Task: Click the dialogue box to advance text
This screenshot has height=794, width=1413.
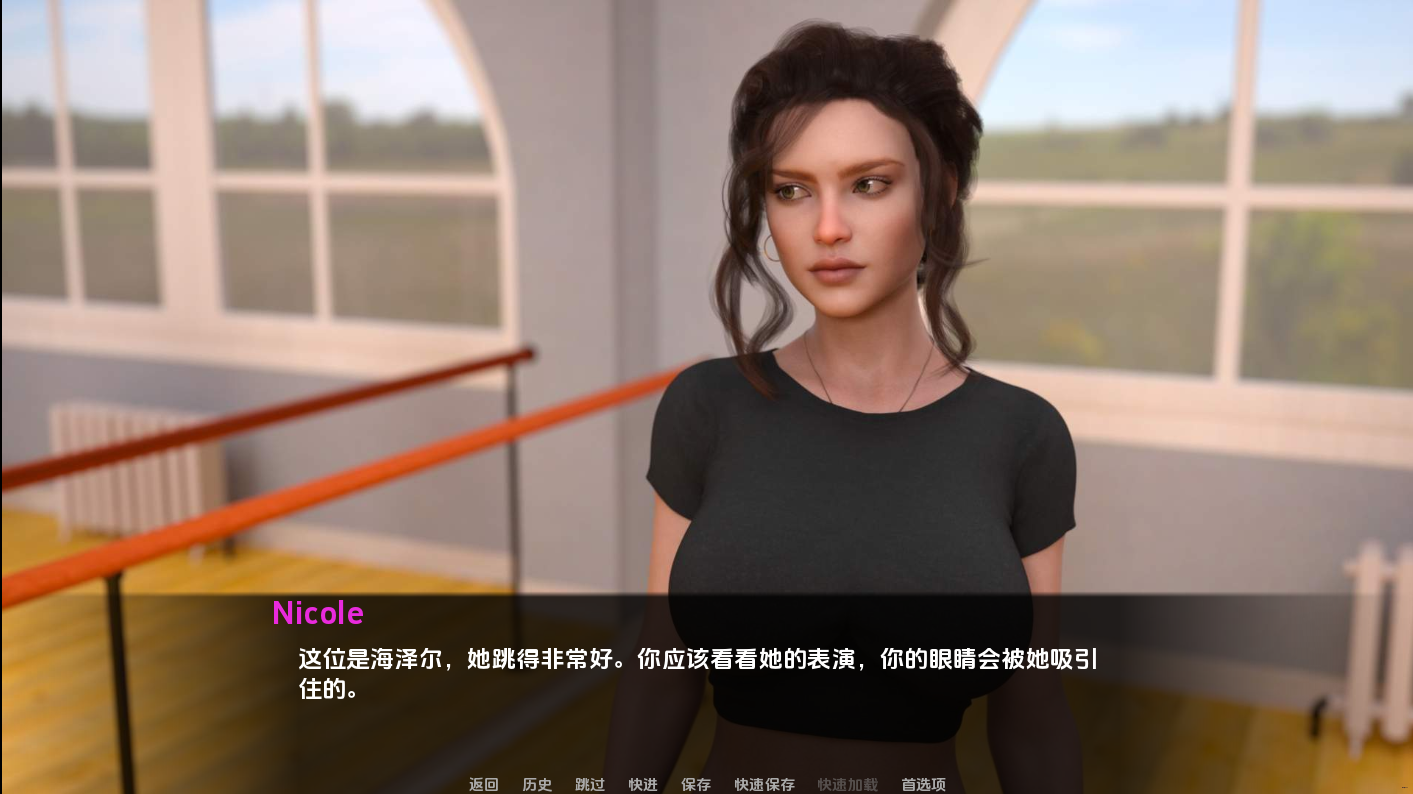Action: 700,660
